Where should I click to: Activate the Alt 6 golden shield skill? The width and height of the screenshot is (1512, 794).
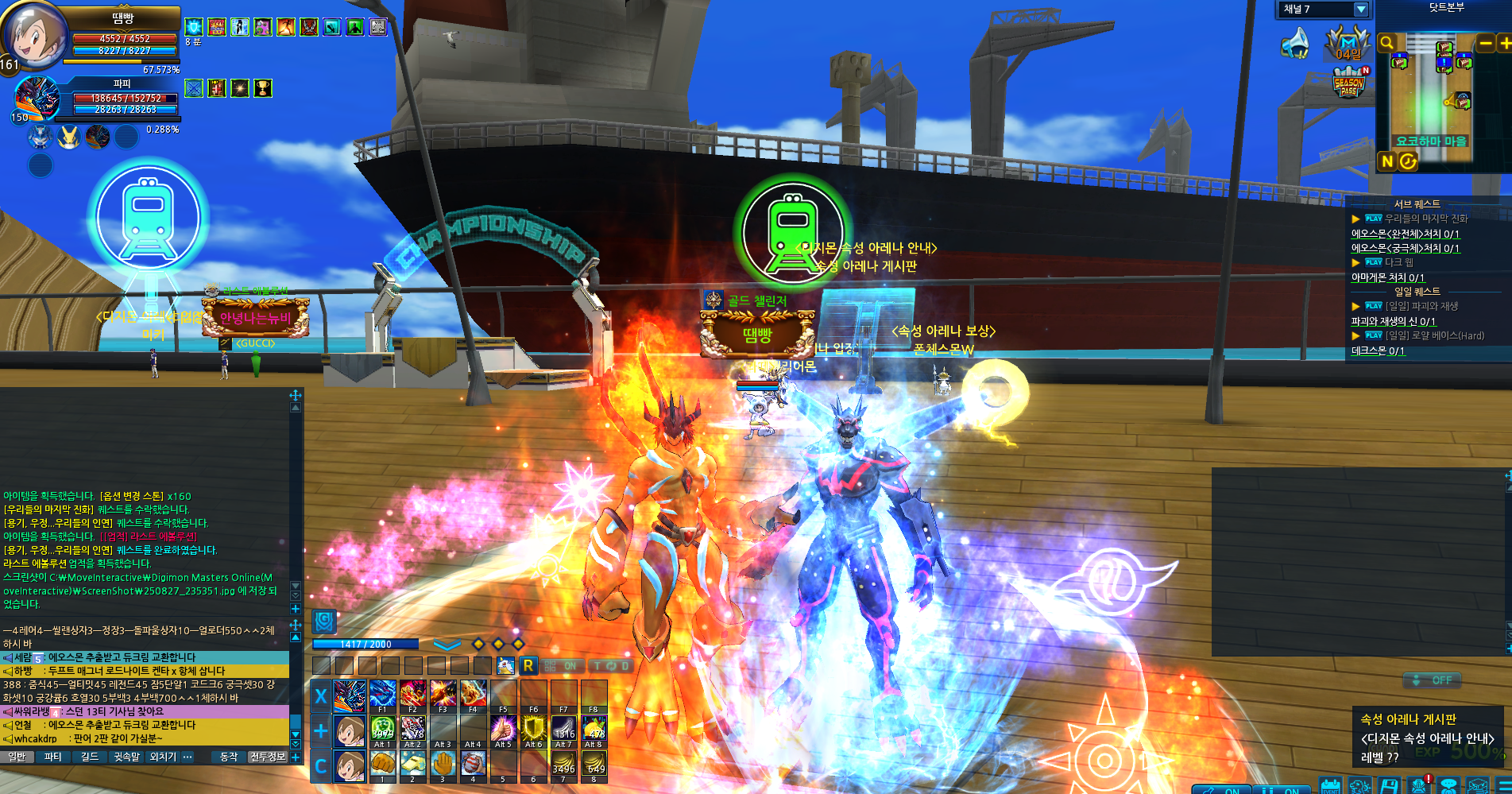pyautogui.click(x=533, y=729)
